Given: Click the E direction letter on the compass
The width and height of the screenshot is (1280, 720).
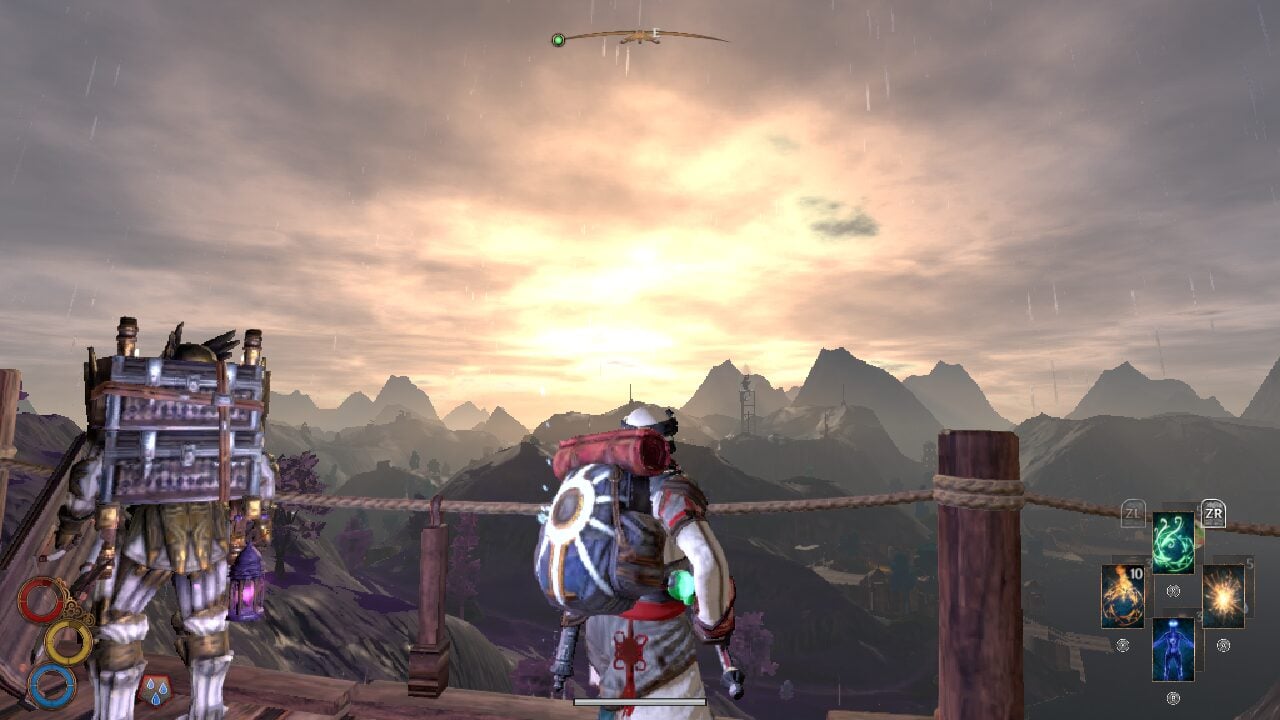Looking at the screenshot, I should tap(655, 33).
